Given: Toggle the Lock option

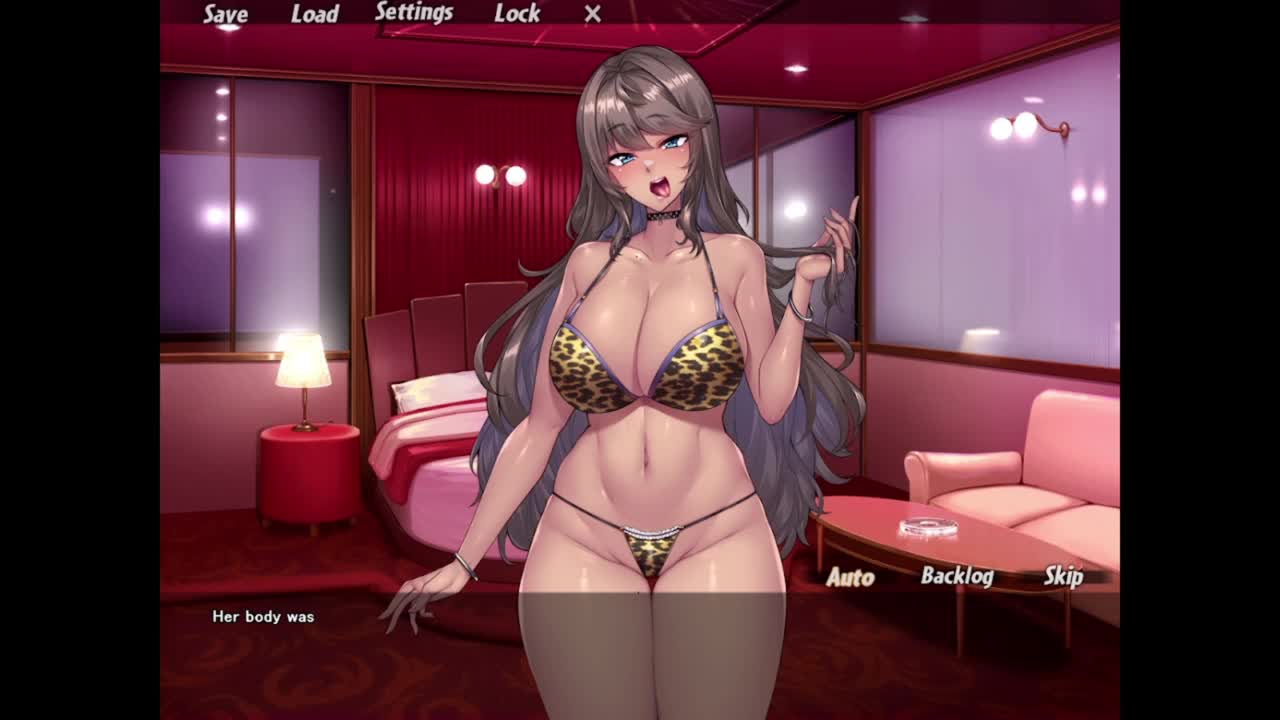Looking at the screenshot, I should pos(517,14).
